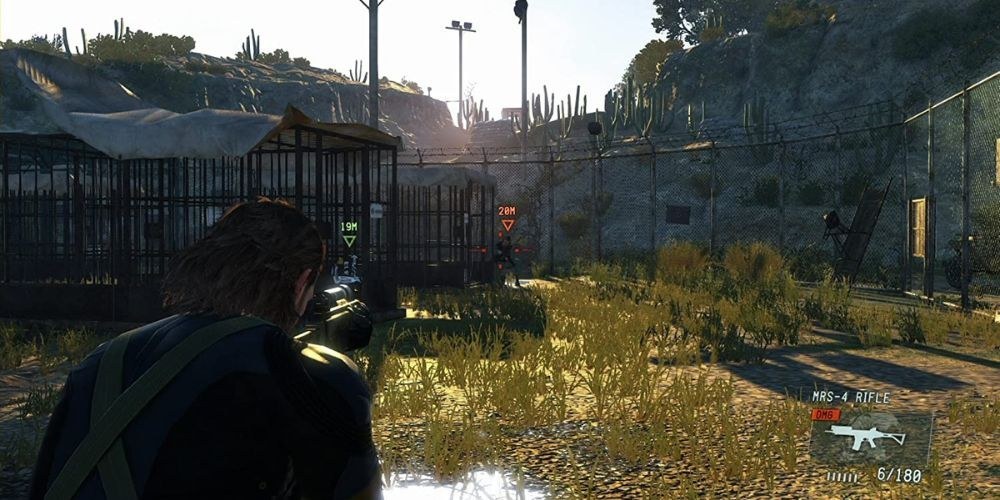Click the green 19M target marker
1000x500 pixels.
pyautogui.click(x=349, y=233)
